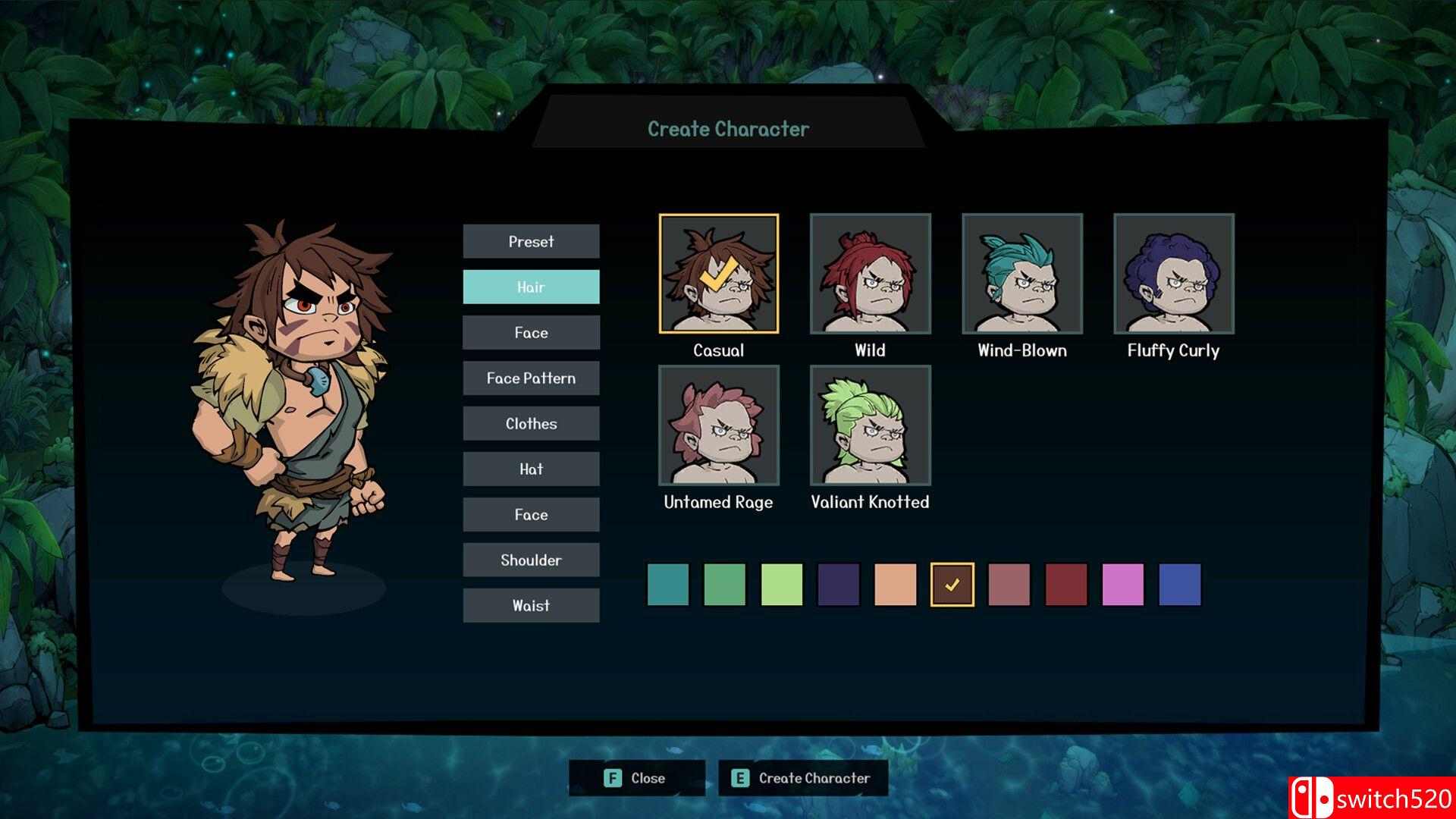Pick the pink-violet hair color swatch
Image resolution: width=1456 pixels, height=819 pixels.
[1123, 585]
